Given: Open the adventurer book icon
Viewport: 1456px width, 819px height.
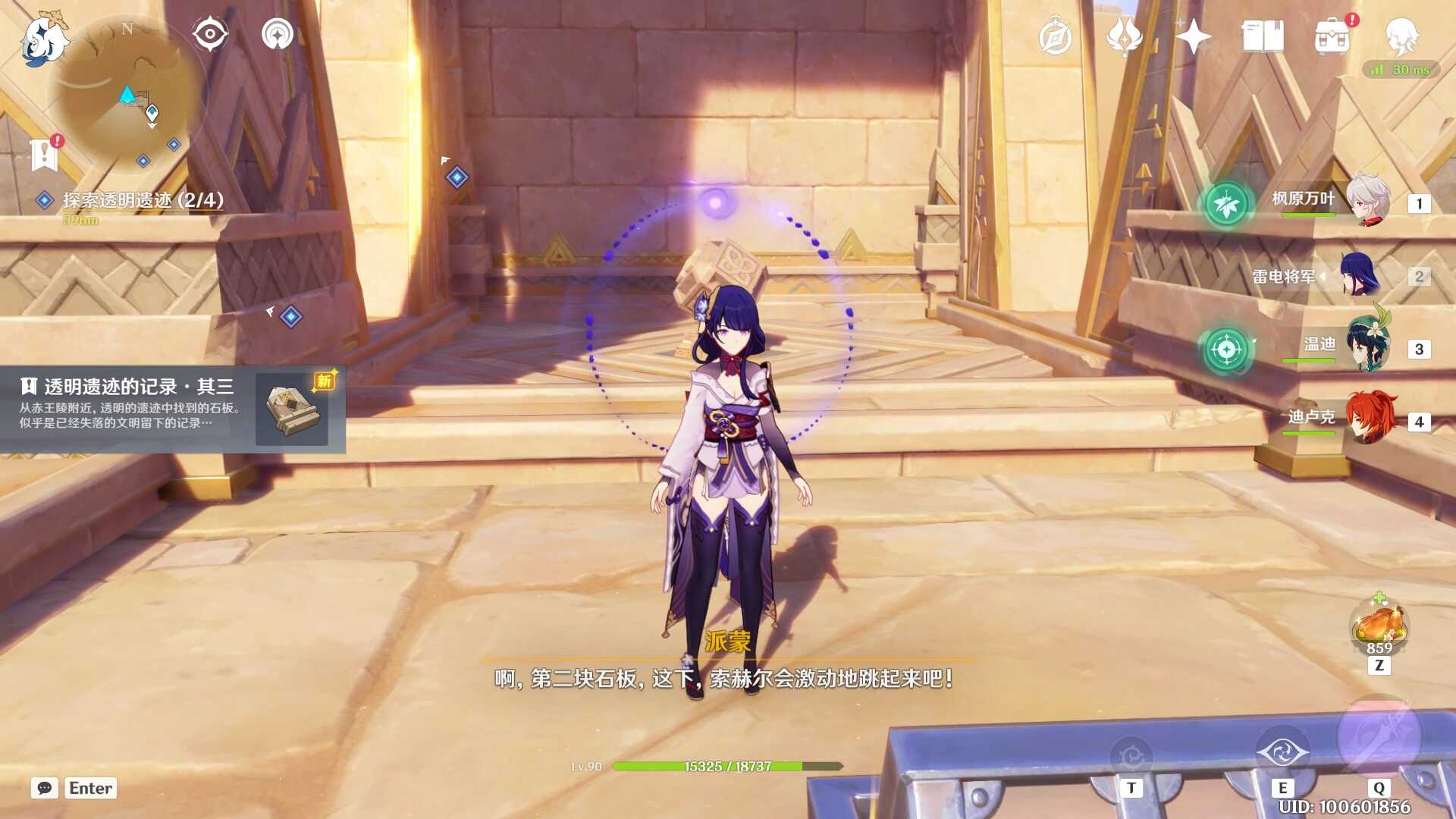Looking at the screenshot, I should (1262, 36).
